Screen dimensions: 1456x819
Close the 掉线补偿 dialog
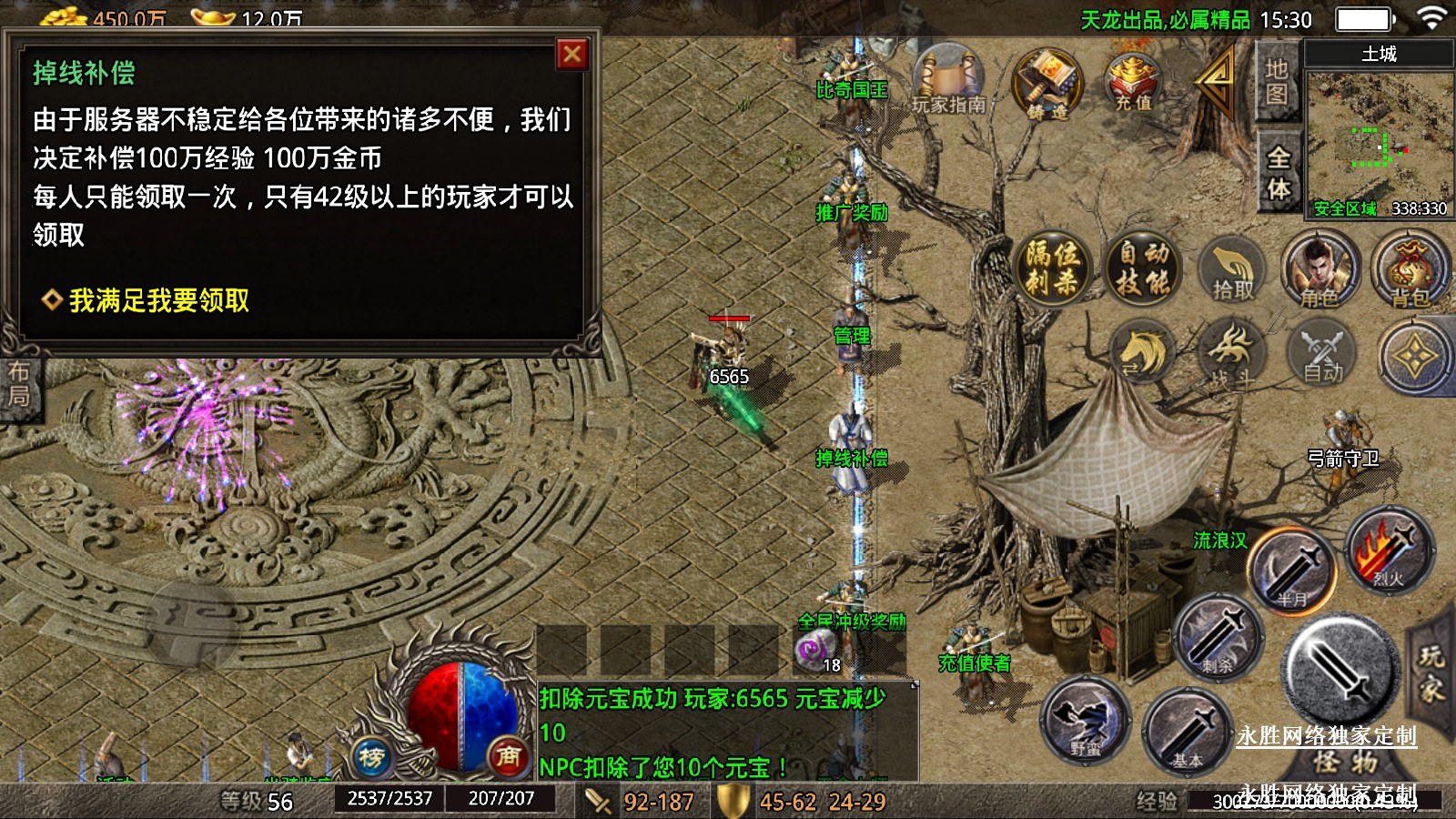[572, 55]
